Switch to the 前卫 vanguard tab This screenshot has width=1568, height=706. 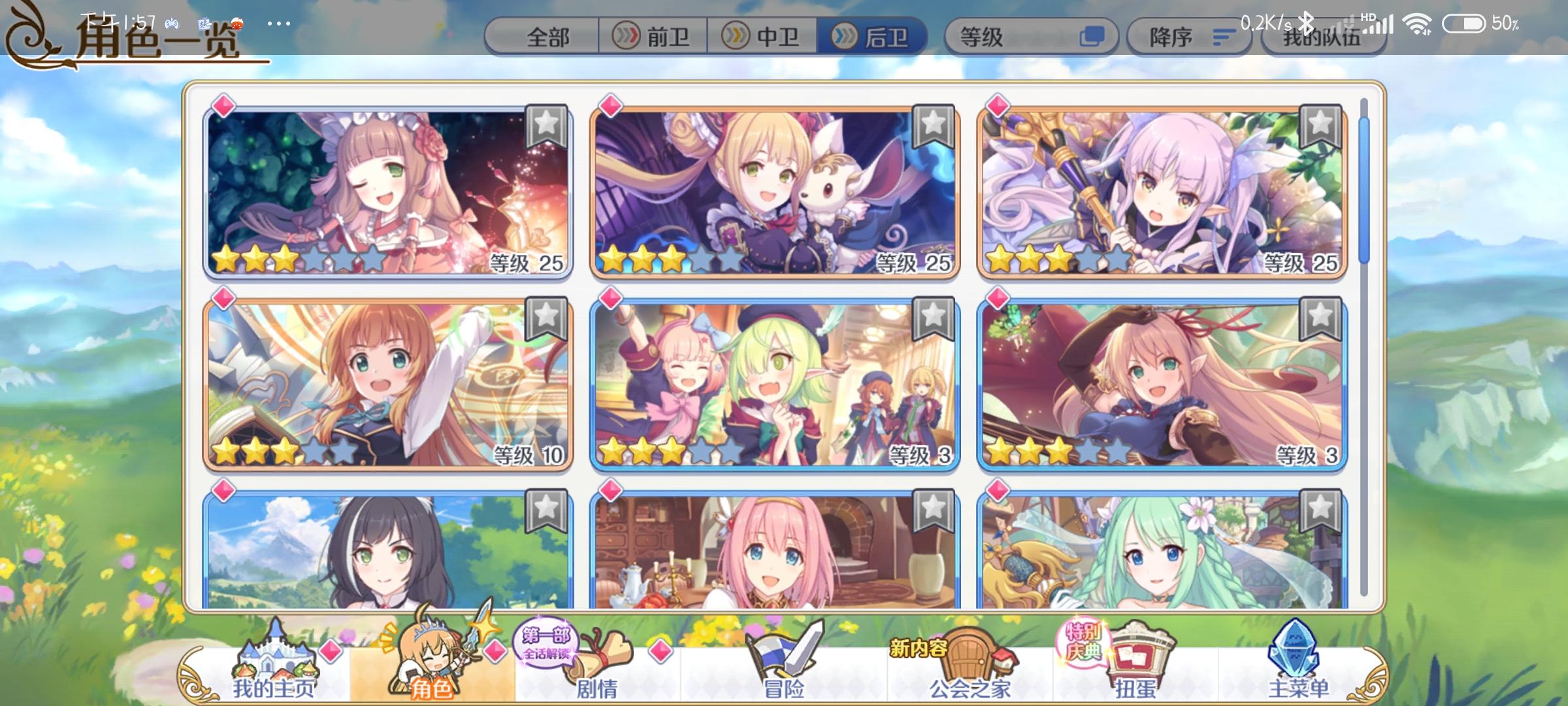coord(657,37)
